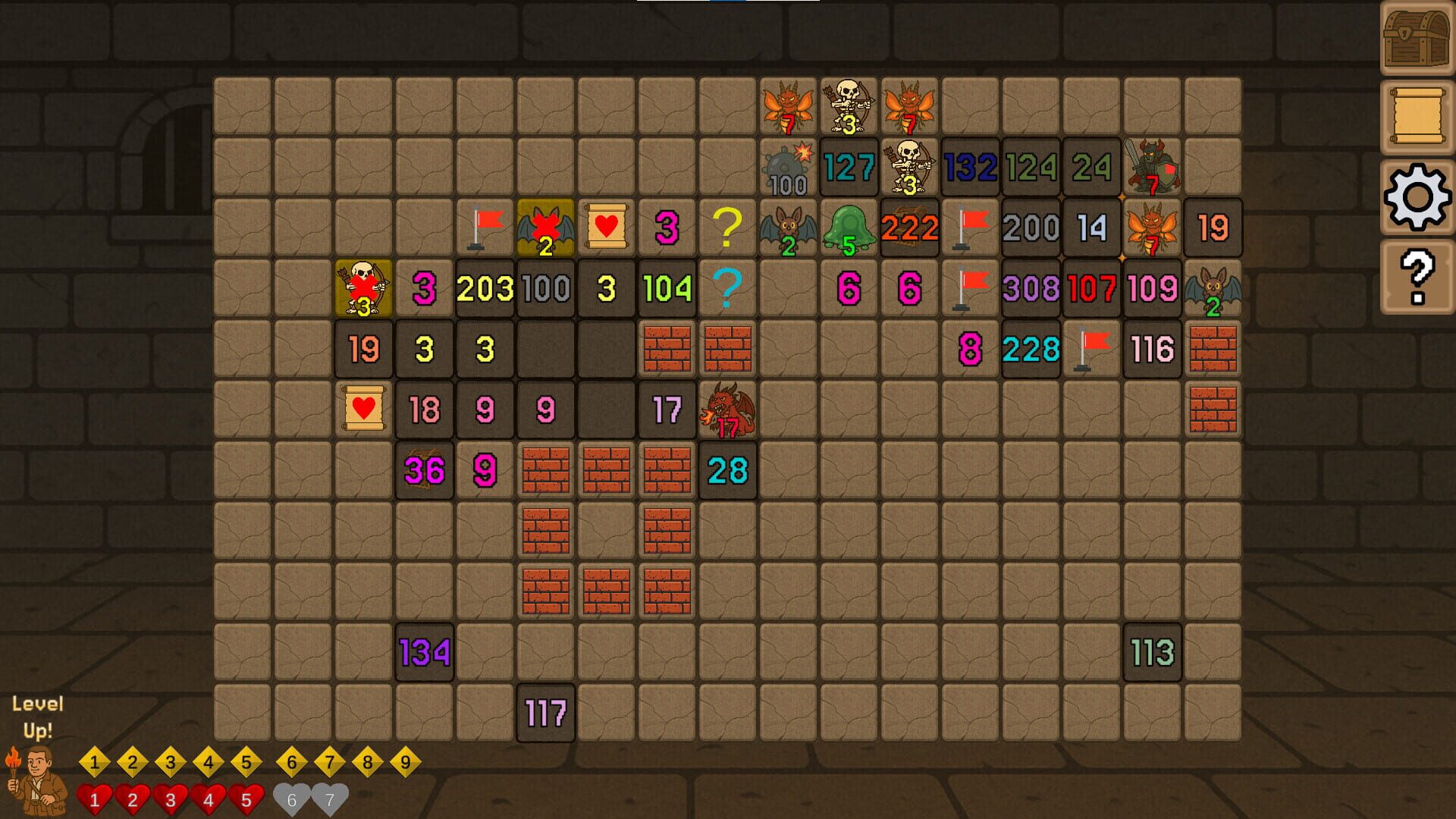Click the bat with 2 on the highlighted tile

tap(544, 227)
